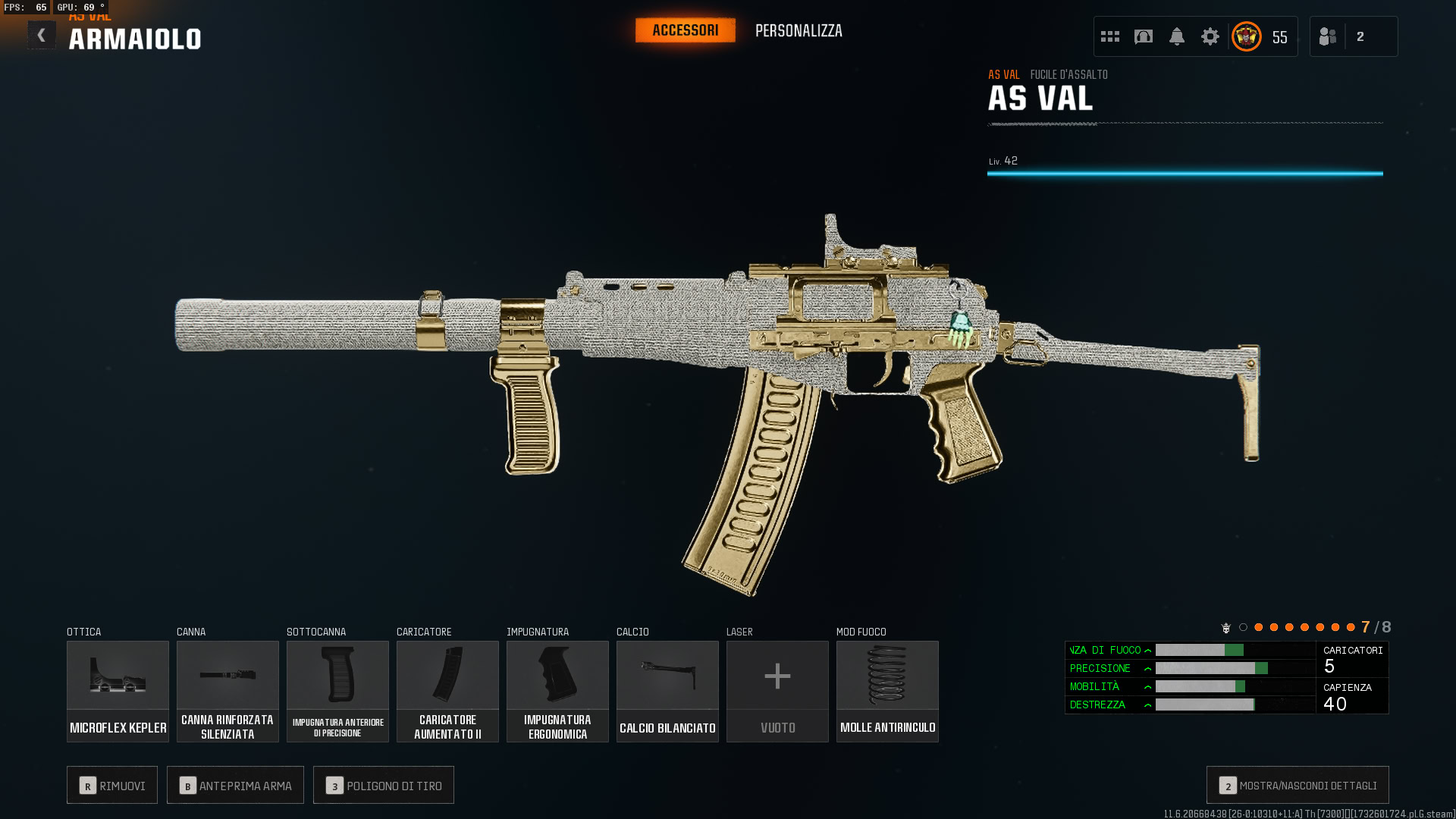Open the Impugnatura Anteriore di Precisione slot

coord(337,691)
